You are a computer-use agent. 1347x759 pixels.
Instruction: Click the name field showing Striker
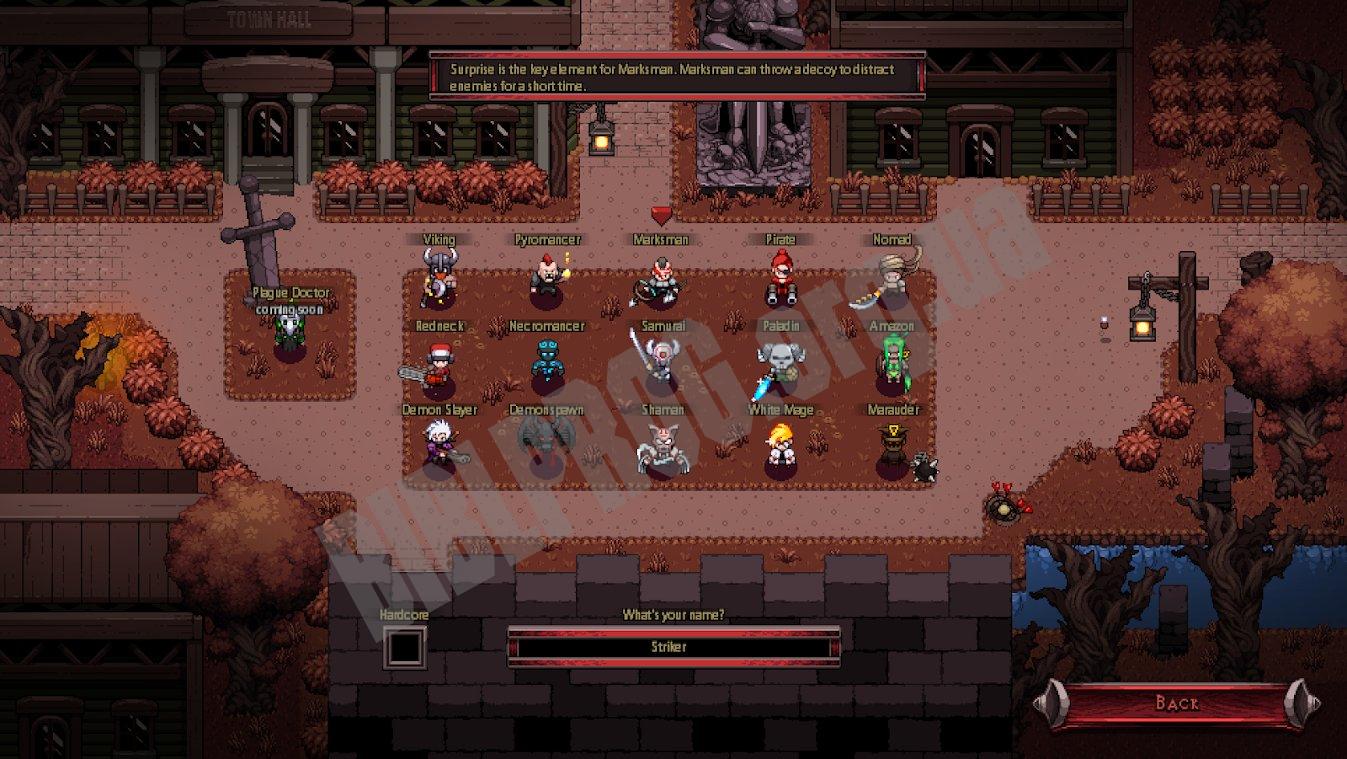(674, 647)
